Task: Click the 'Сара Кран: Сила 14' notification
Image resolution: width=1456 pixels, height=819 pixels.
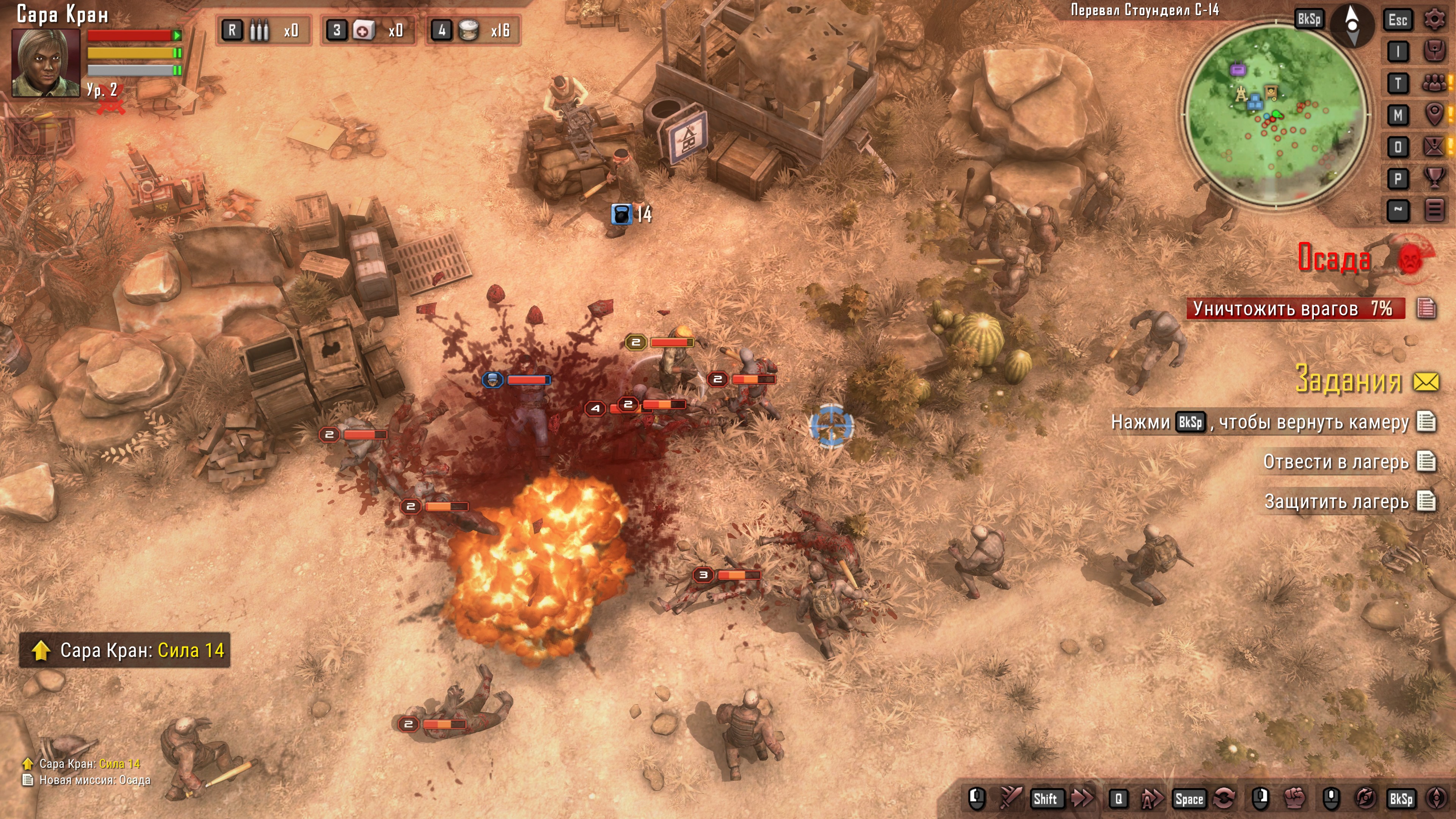Action: 125,650
